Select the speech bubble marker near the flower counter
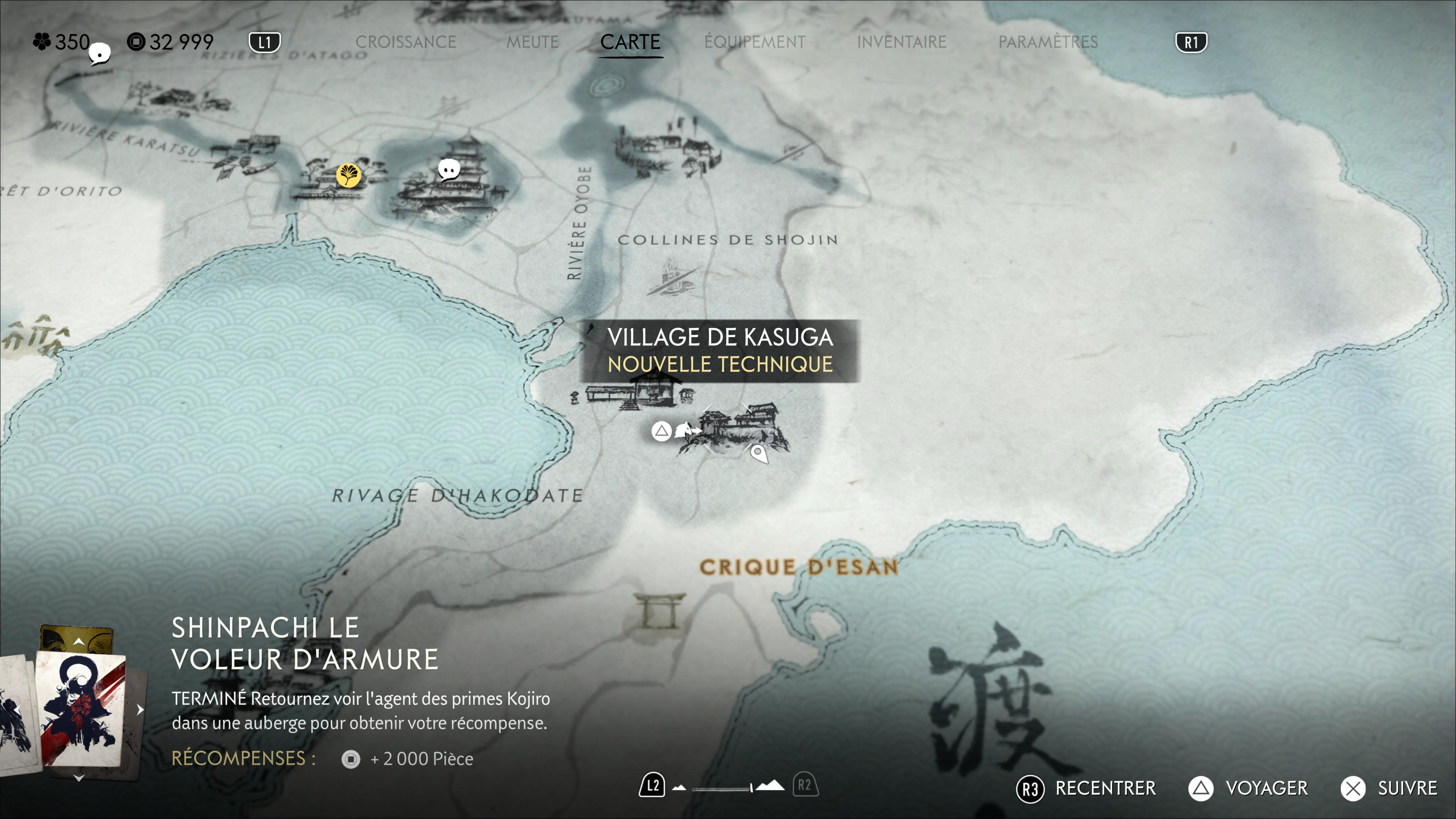The height and width of the screenshot is (819, 1456). (x=100, y=54)
